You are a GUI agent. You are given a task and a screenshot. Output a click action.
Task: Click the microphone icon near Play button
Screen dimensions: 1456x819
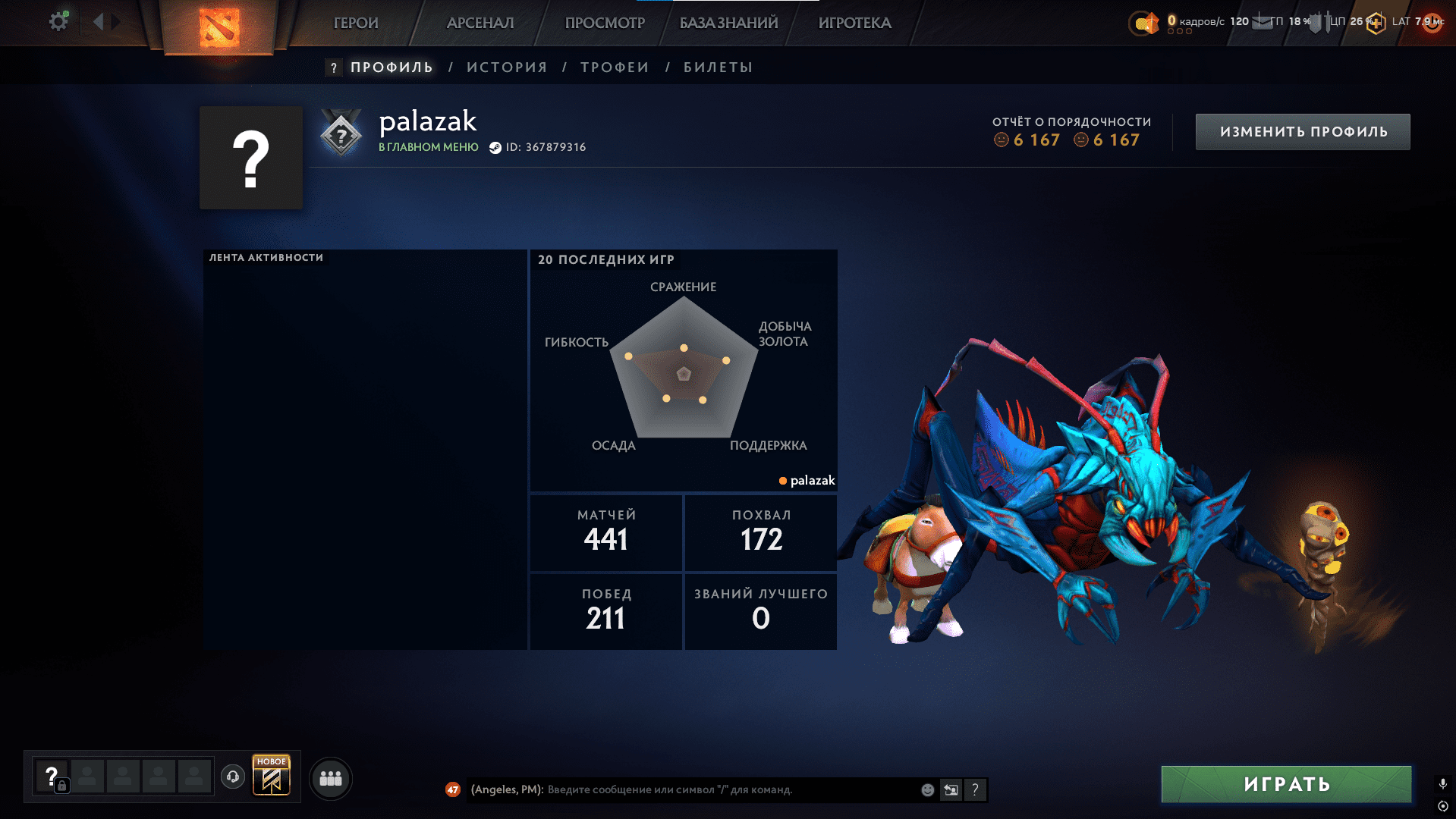[1442, 784]
